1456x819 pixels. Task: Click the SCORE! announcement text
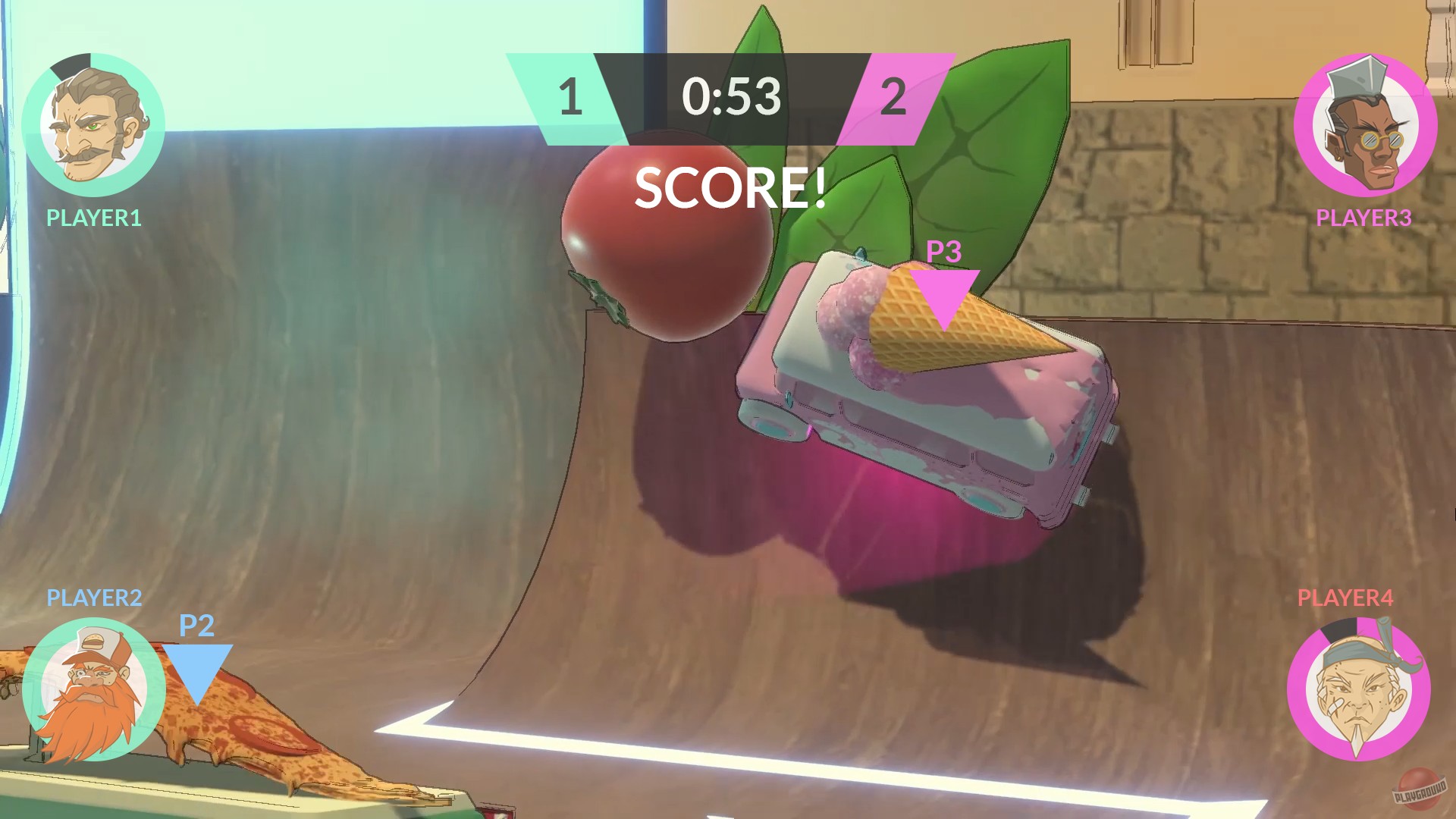point(730,187)
